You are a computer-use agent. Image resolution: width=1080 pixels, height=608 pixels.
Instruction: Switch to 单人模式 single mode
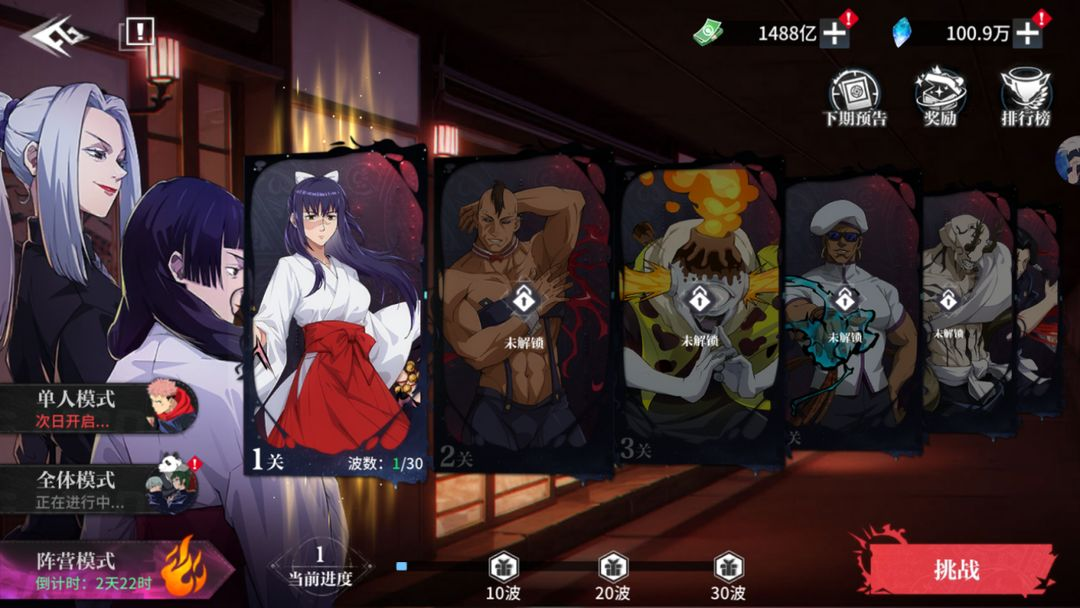100,407
